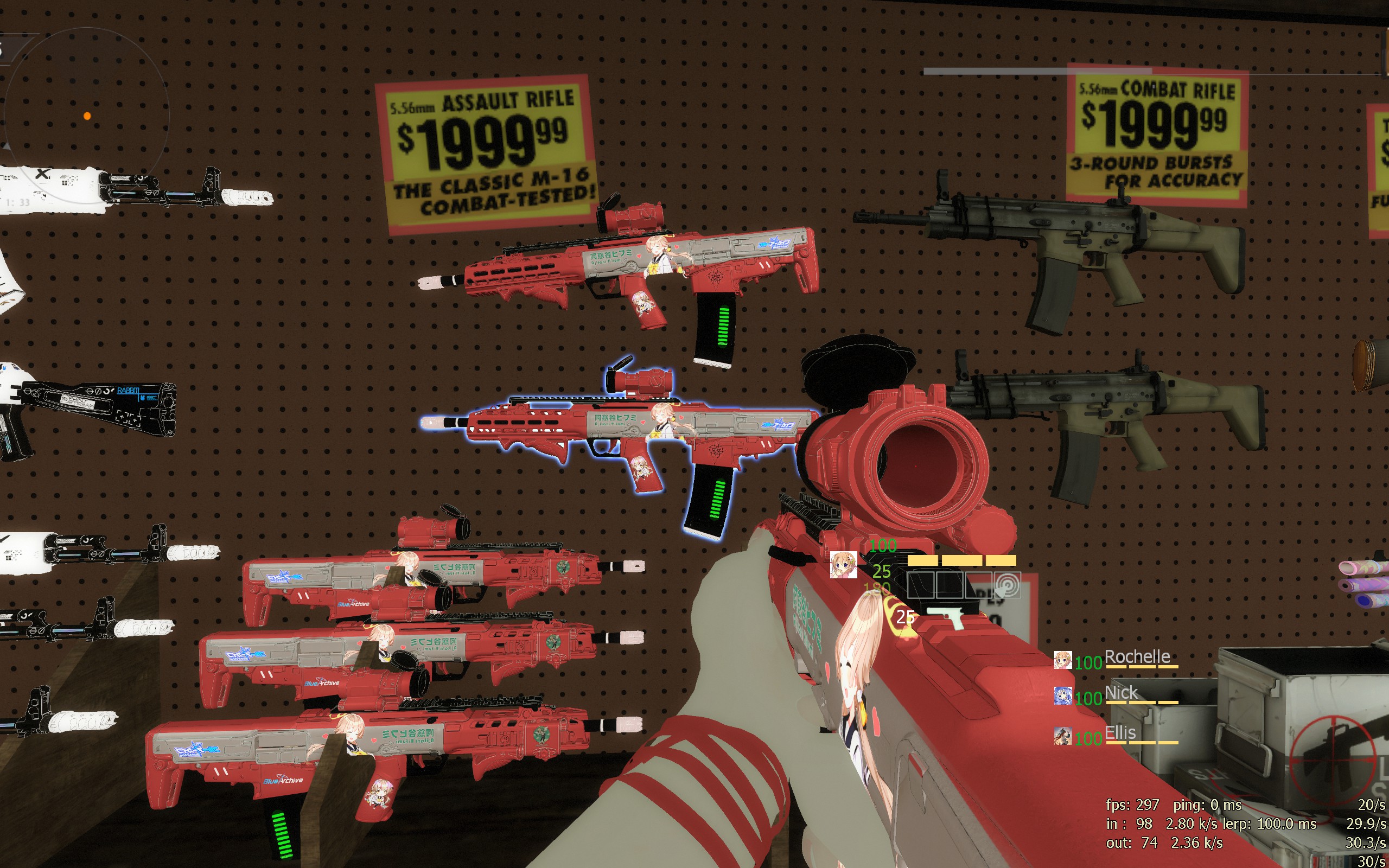The height and width of the screenshot is (868, 1389).
Task: Select Rochelle's teammate portrait
Action: click(x=1062, y=660)
